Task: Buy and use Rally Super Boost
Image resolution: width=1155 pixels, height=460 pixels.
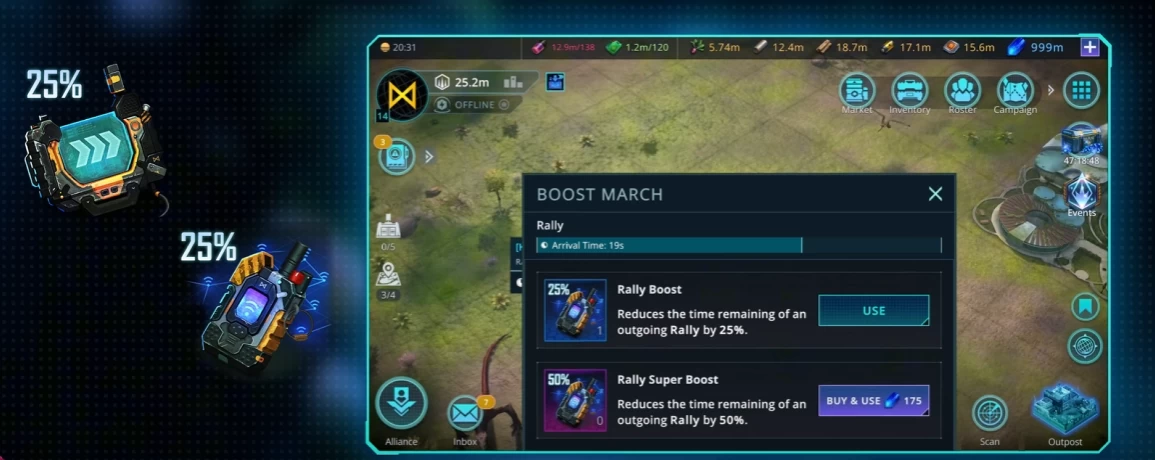Action: (873, 401)
